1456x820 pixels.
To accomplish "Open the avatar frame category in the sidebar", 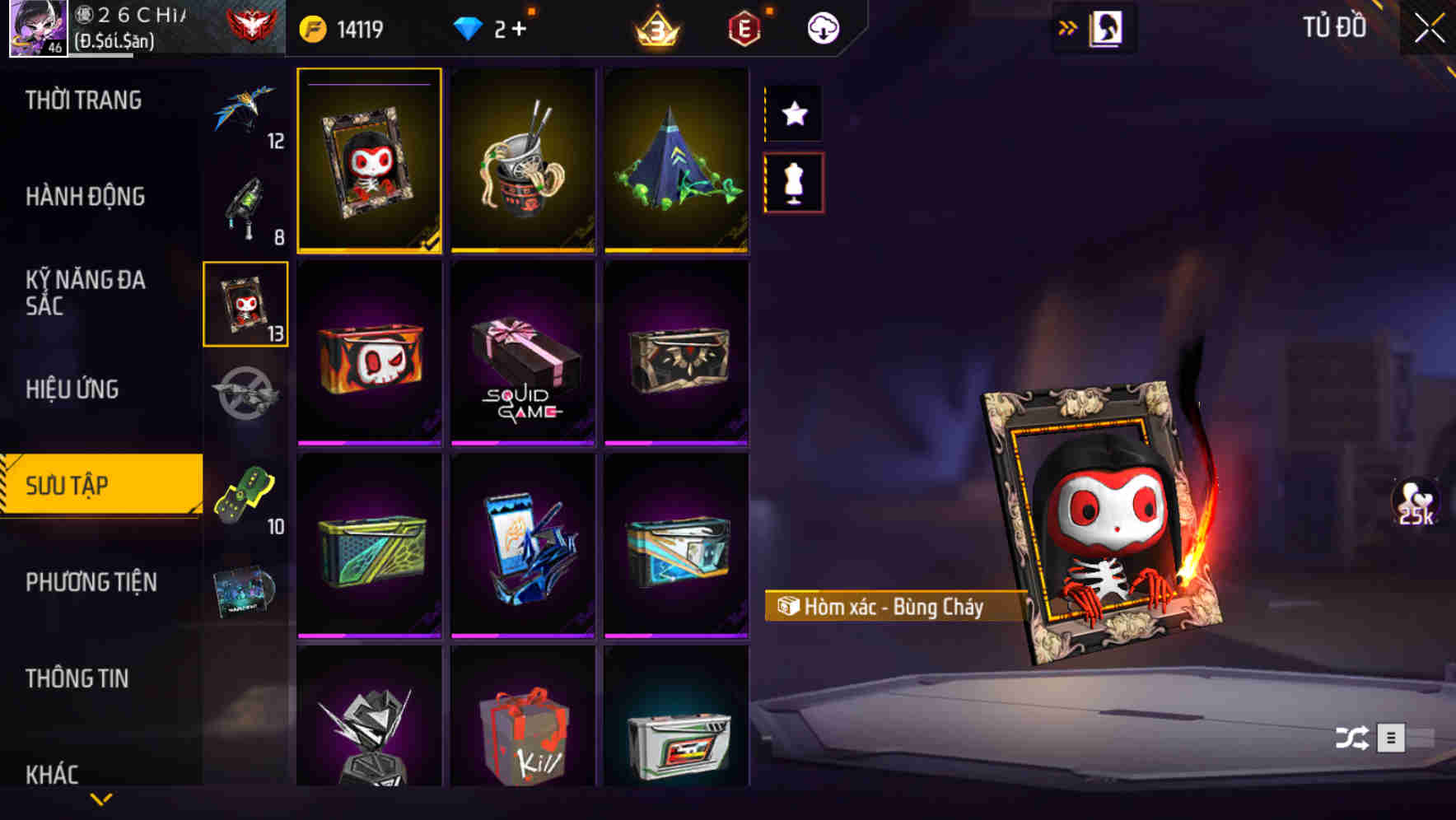I will tap(245, 303).
